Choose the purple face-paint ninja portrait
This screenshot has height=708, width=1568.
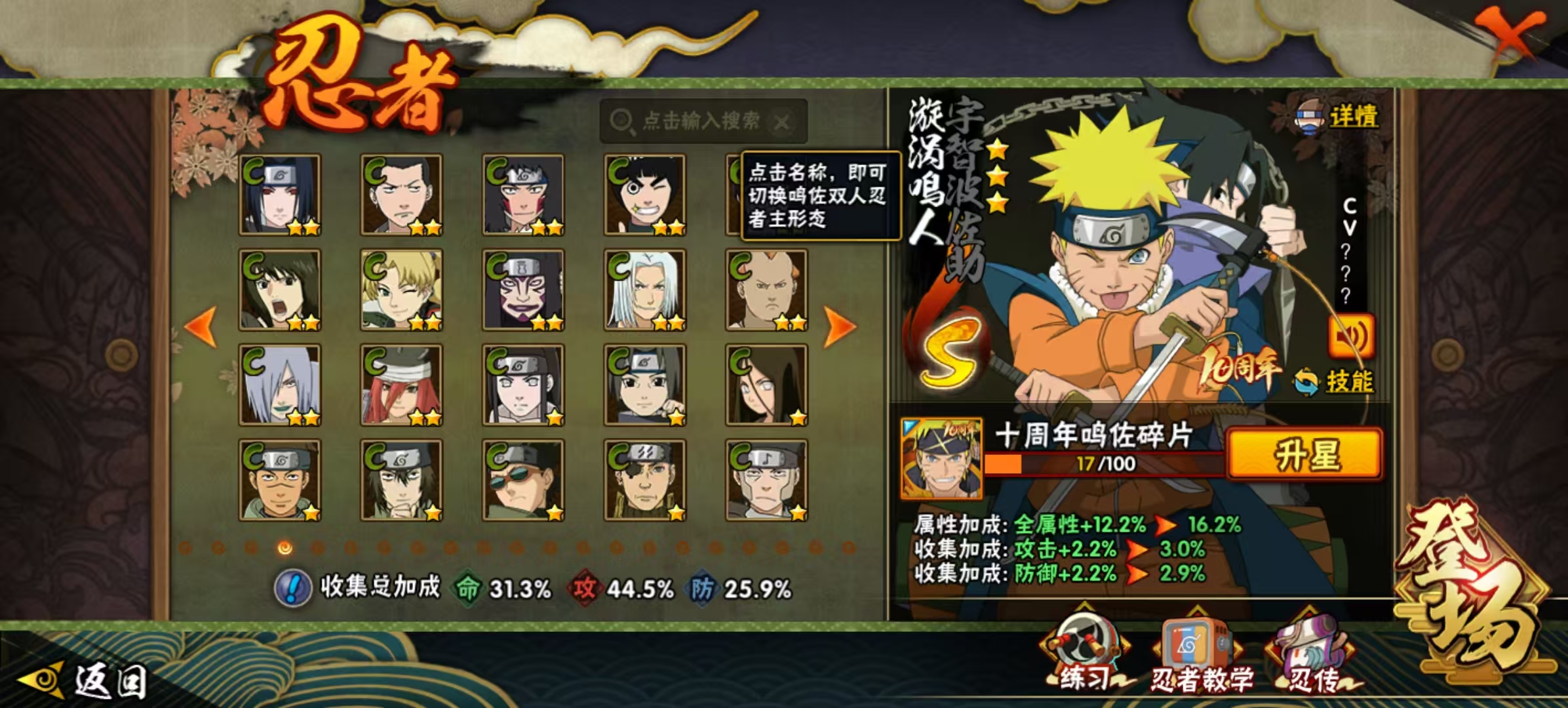pyautogui.click(x=523, y=290)
